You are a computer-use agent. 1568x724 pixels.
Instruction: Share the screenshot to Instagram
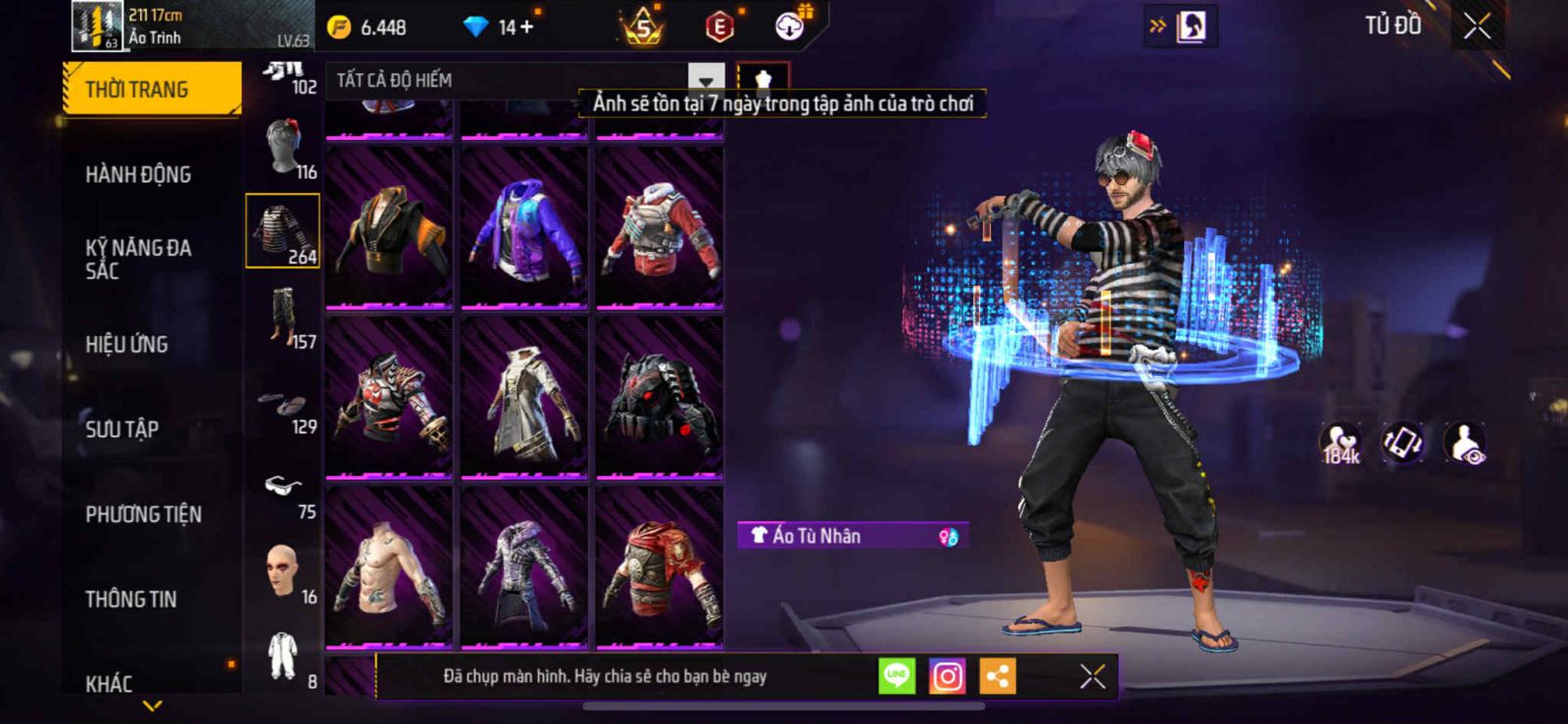(947, 676)
